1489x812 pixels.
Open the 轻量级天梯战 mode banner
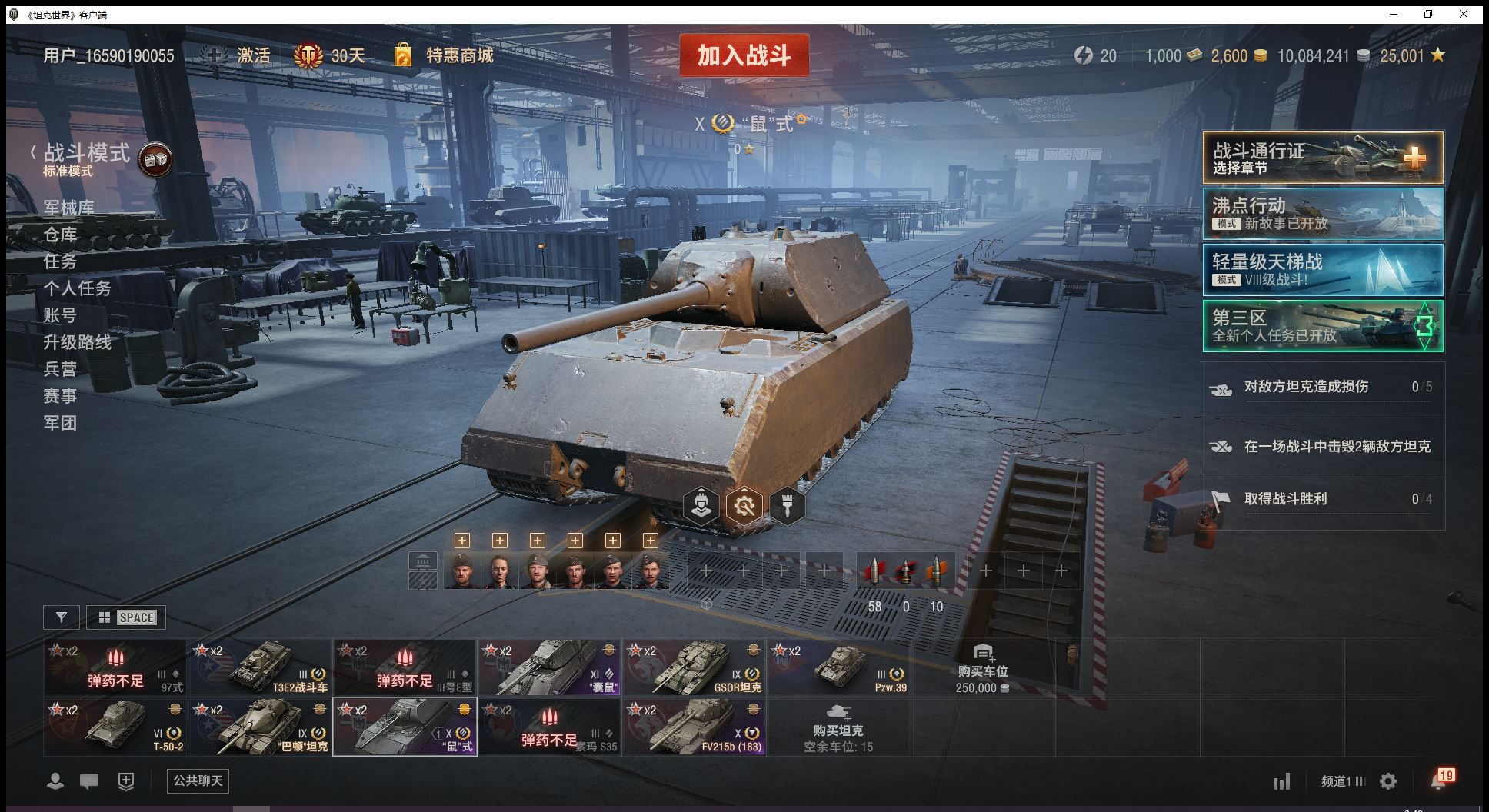[x=1322, y=269]
